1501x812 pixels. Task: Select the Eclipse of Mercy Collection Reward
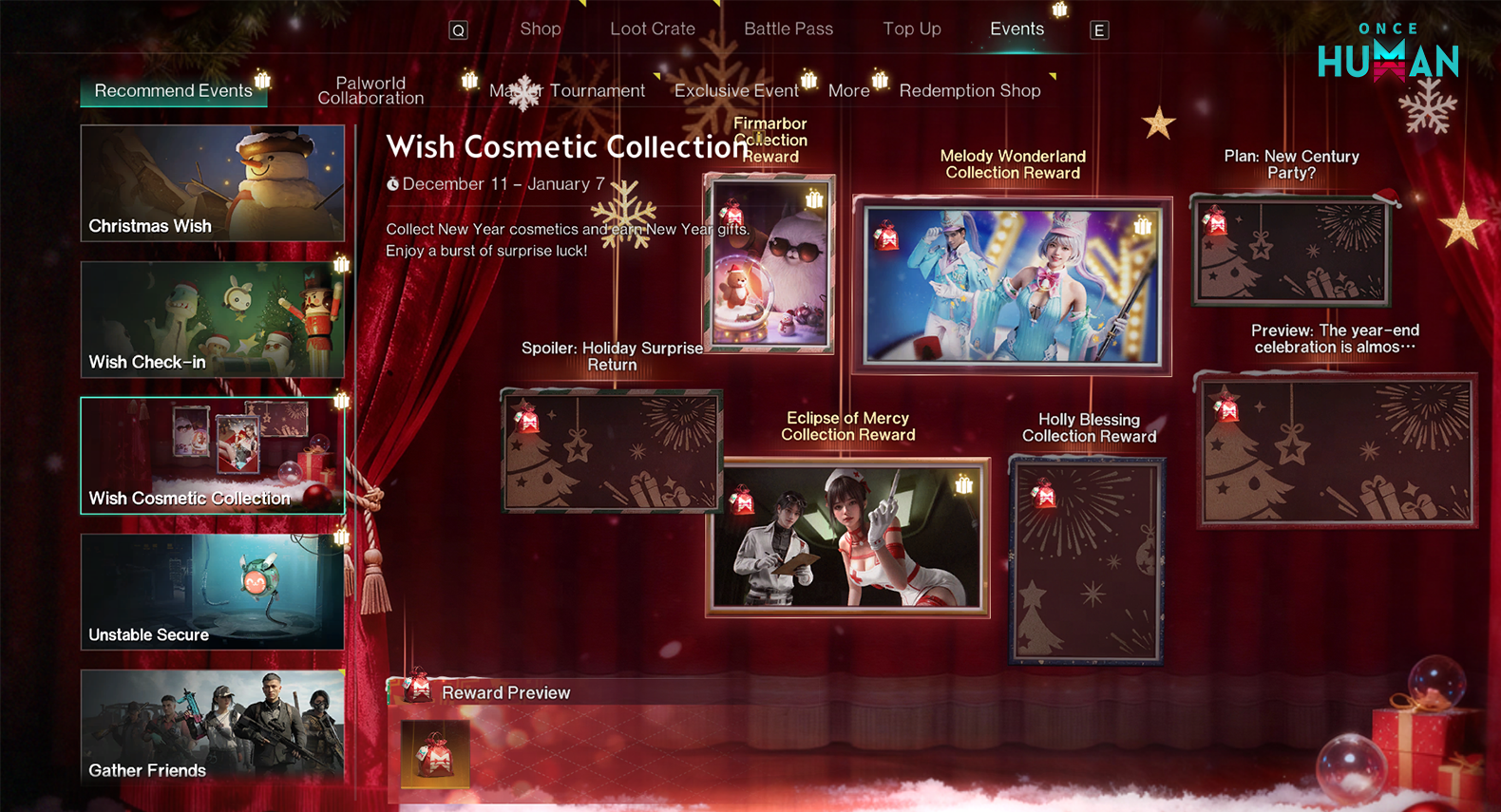pos(847,538)
